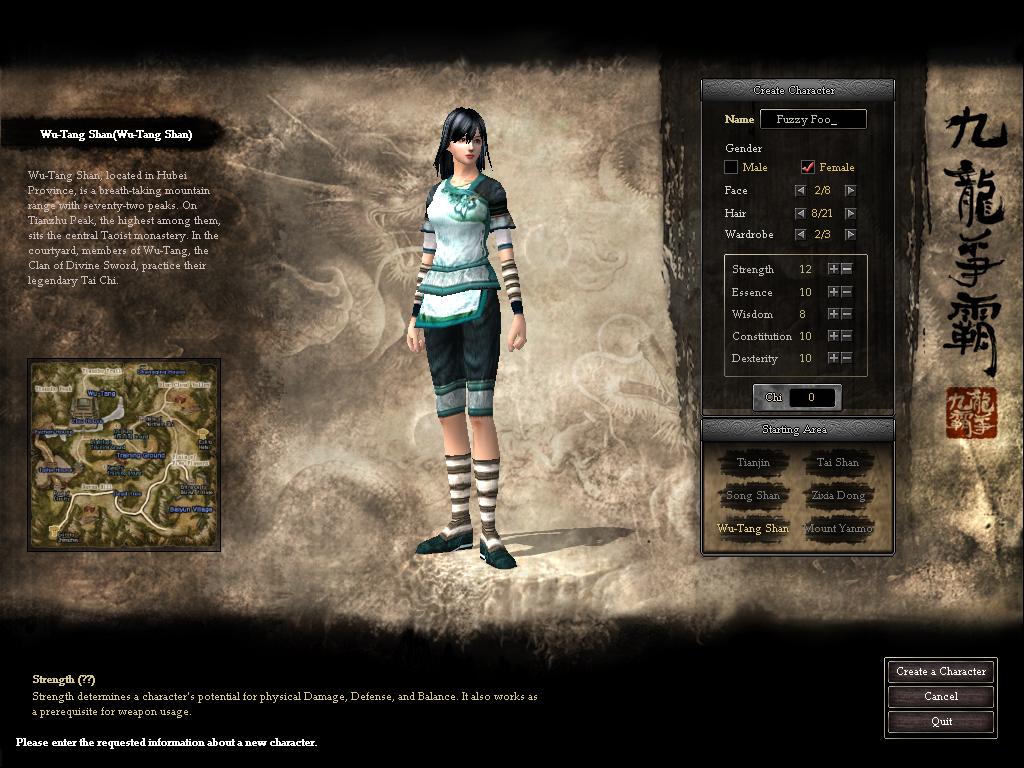This screenshot has width=1024, height=768.
Task: Choose Tai Shan starting area
Action: [x=837, y=463]
